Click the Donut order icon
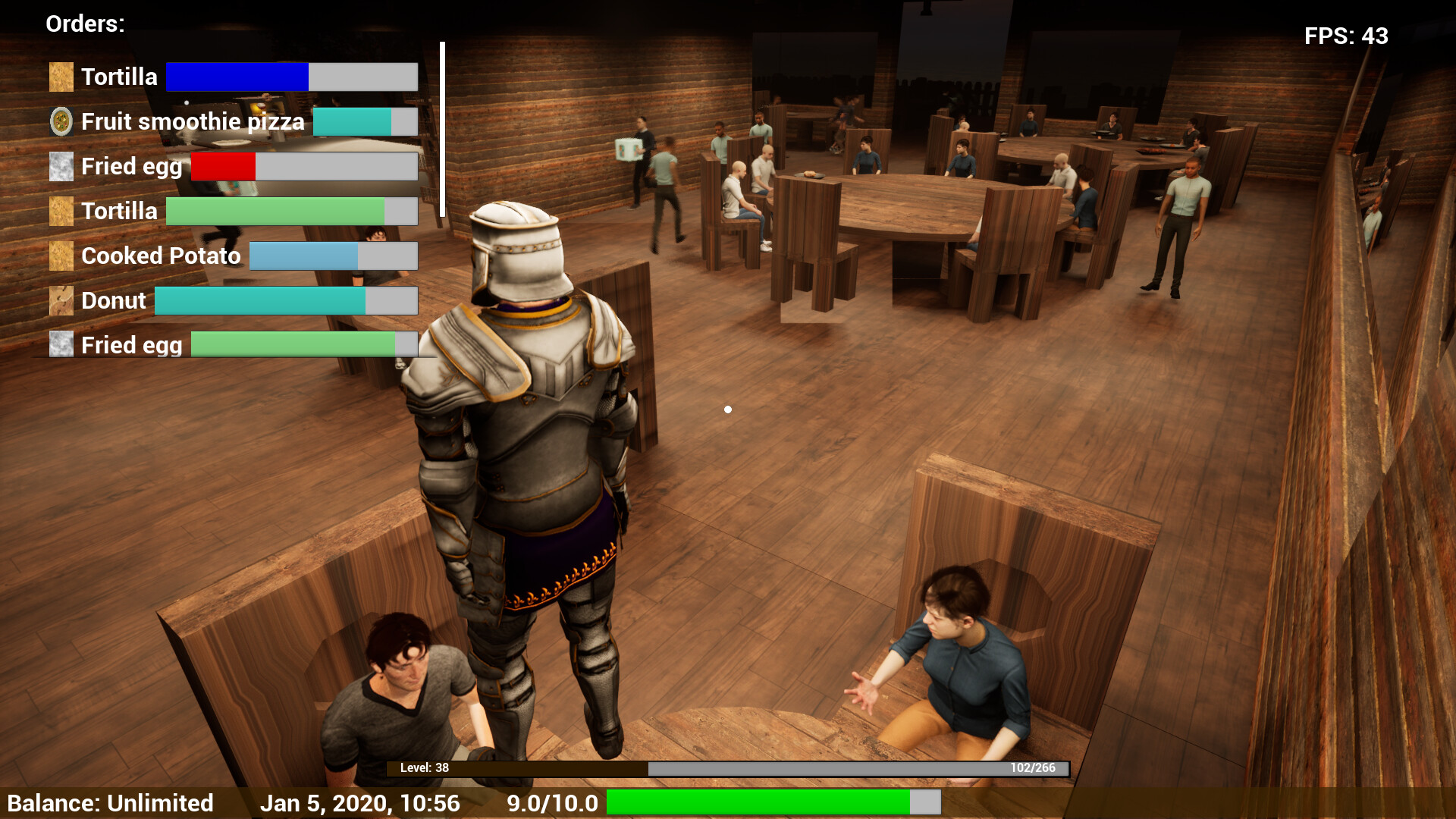Viewport: 1456px width, 819px height. click(x=61, y=300)
